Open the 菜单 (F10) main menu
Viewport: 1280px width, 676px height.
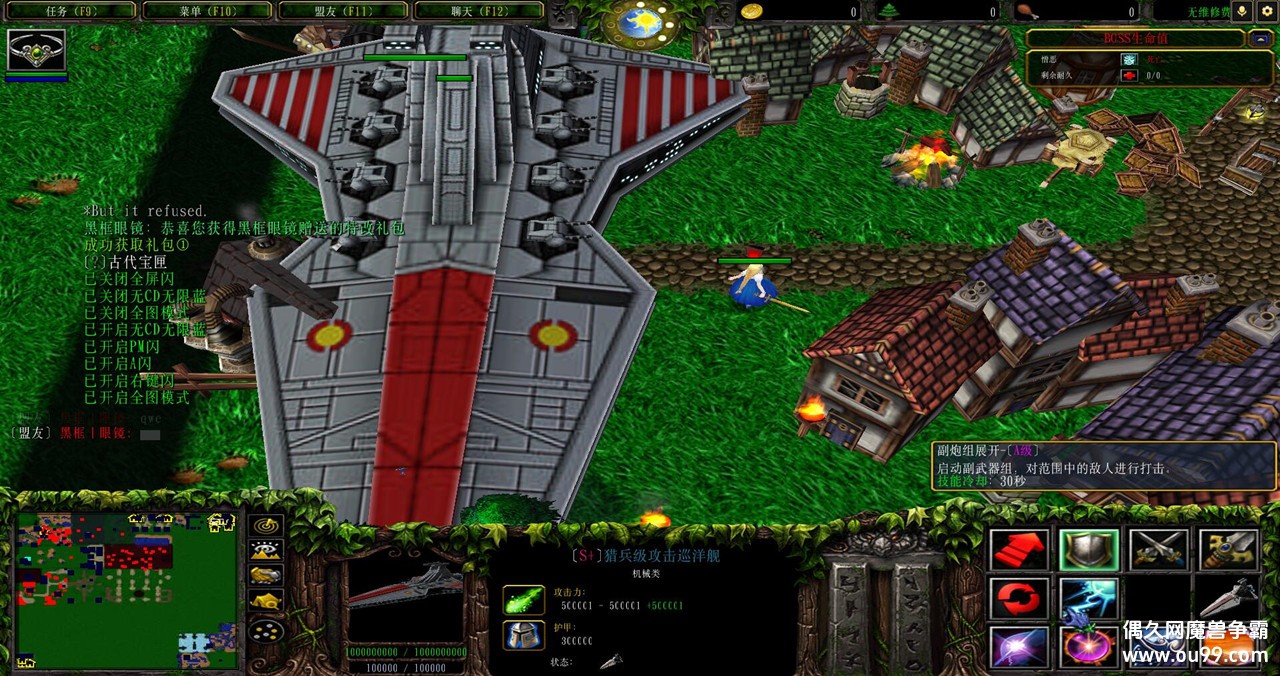pyautogui.click(x=204, y=11)
